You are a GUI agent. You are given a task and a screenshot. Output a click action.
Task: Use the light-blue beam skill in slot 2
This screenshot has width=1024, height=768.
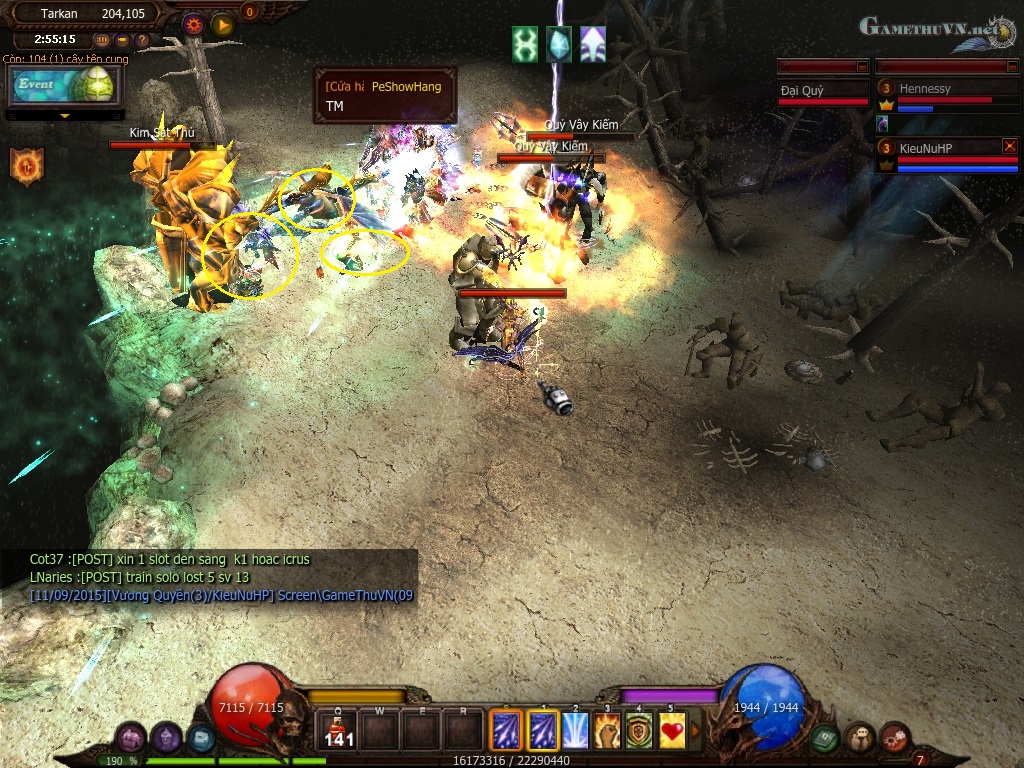[575, 730]
